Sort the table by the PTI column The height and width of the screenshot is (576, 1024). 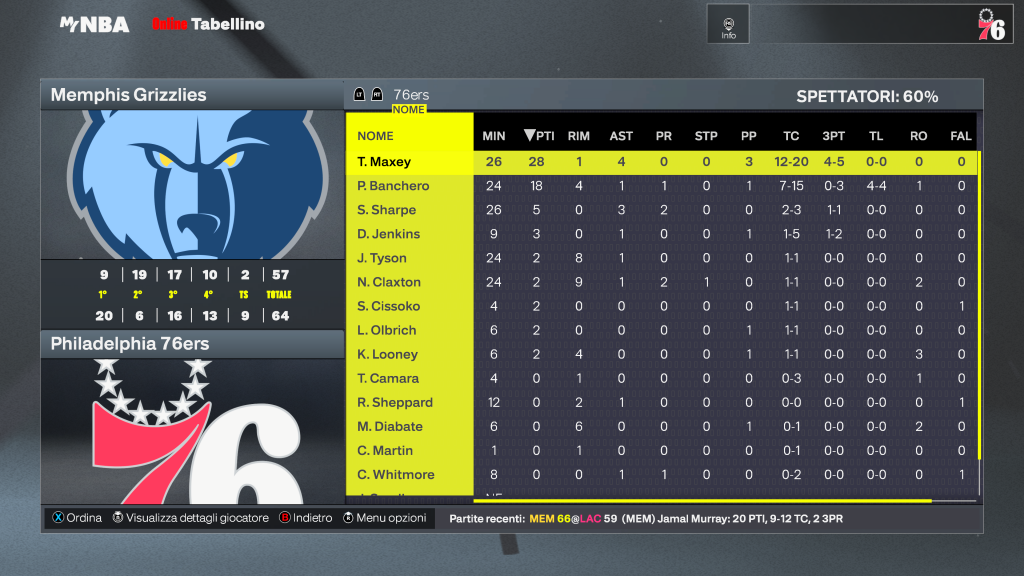(x=539, y=136)
